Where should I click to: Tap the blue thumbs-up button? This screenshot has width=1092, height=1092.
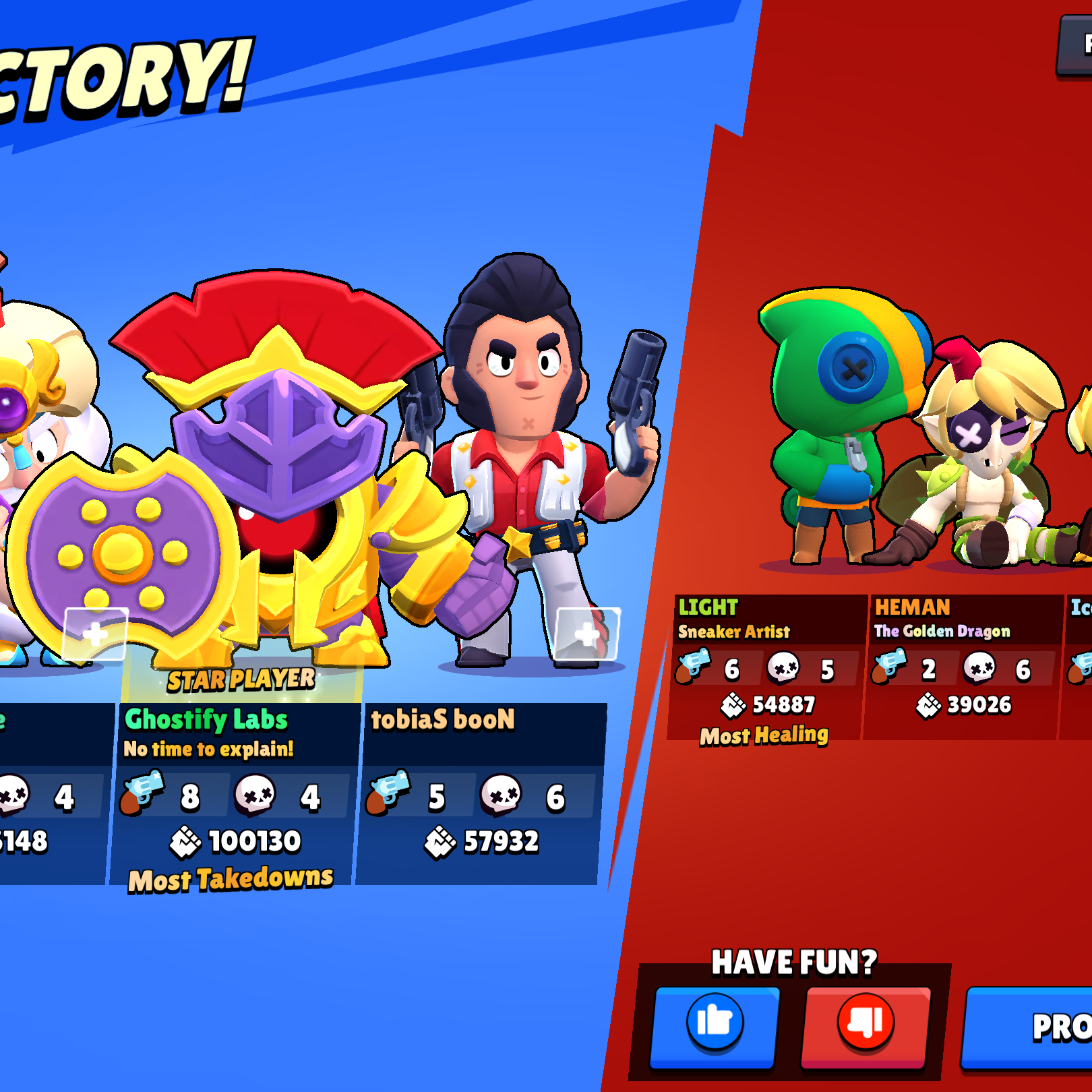715,1025
